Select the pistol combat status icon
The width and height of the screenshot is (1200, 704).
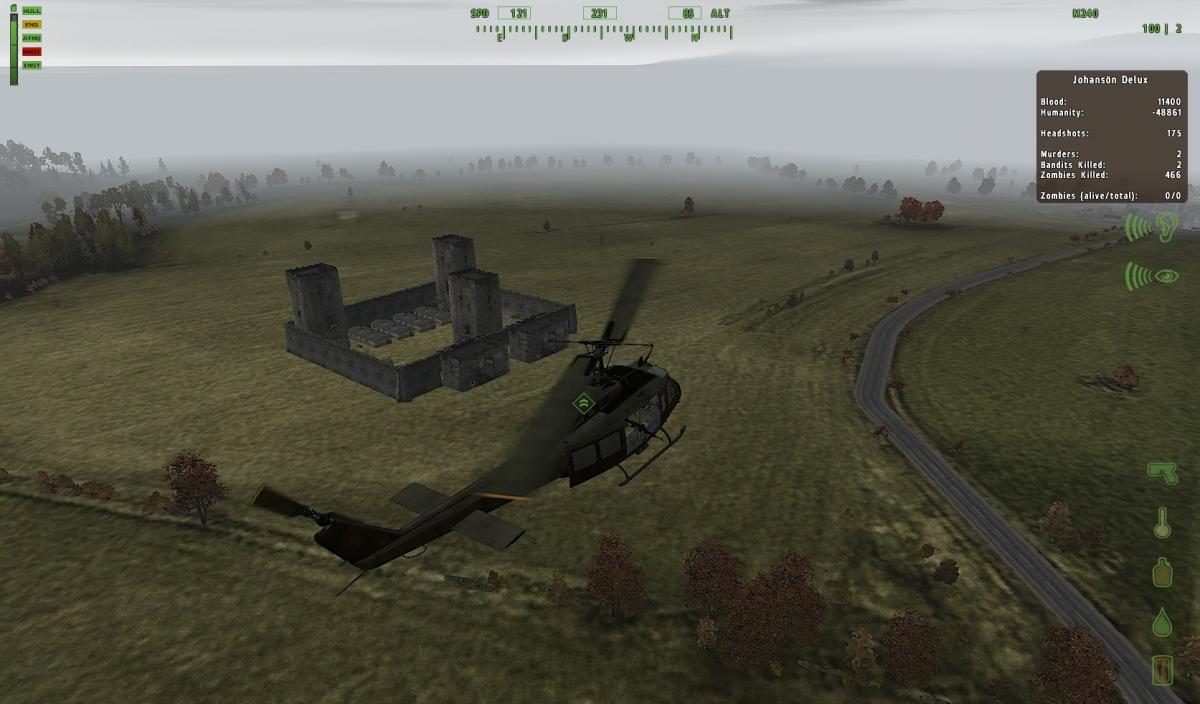(x=1162, y=472)
